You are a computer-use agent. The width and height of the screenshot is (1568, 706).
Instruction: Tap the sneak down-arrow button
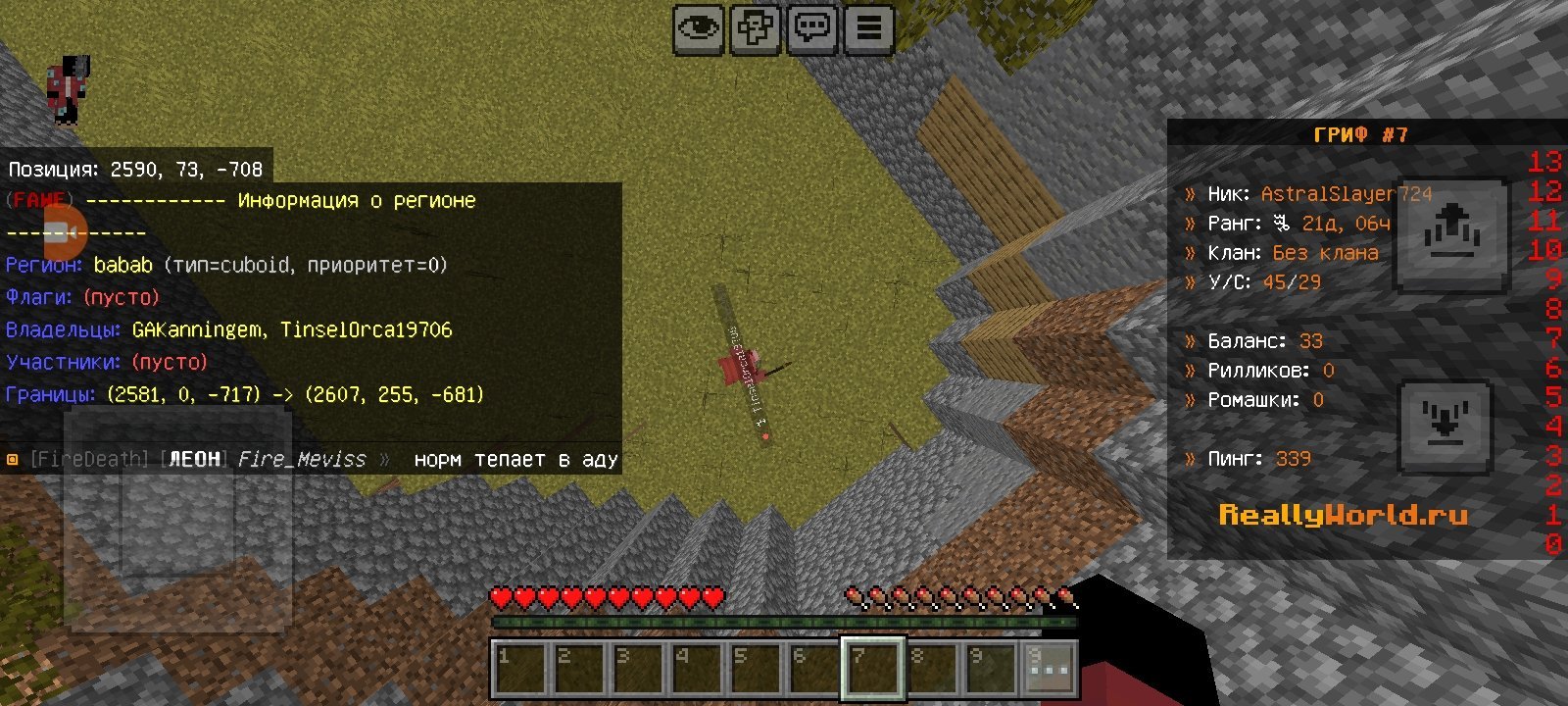[1445, 427]
